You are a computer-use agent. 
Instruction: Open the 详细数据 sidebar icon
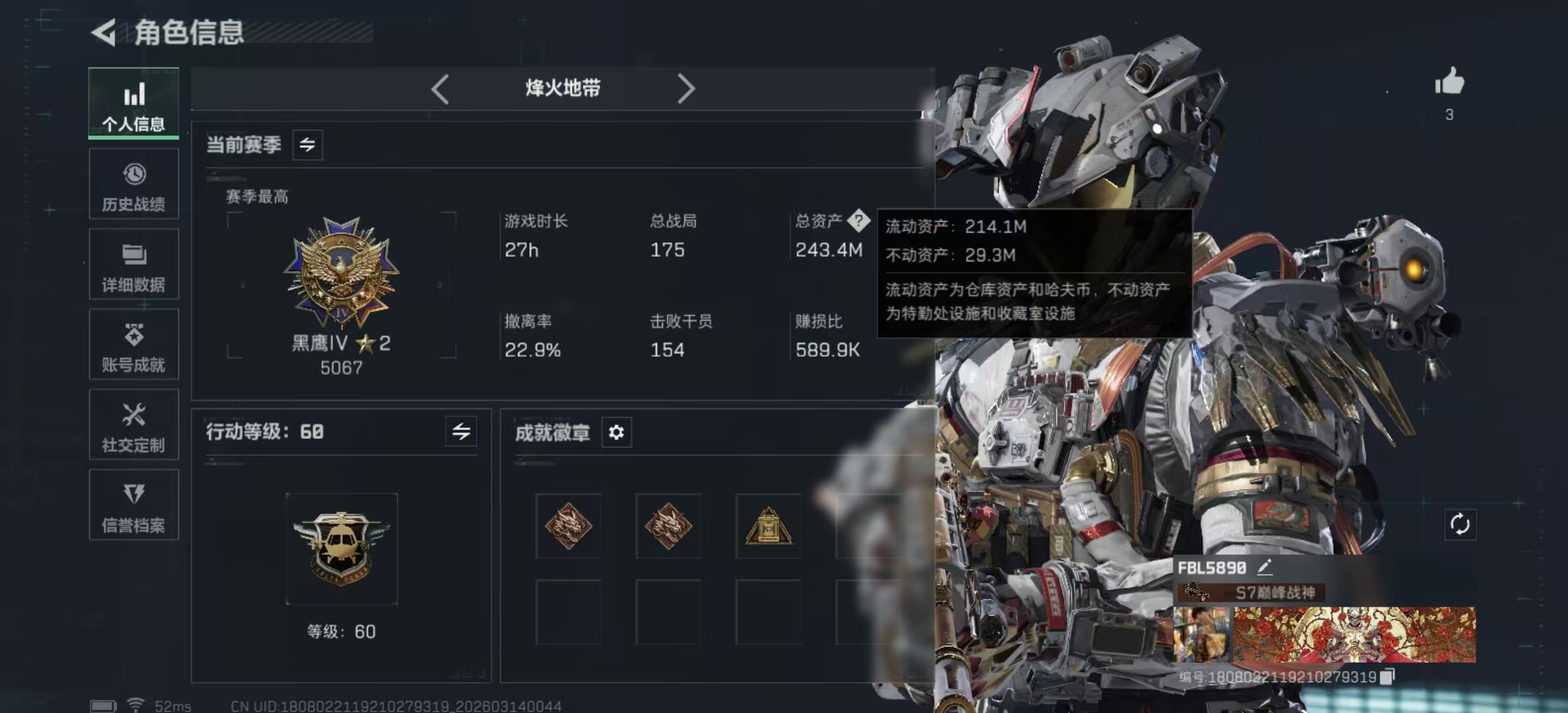tap(134, 265)
